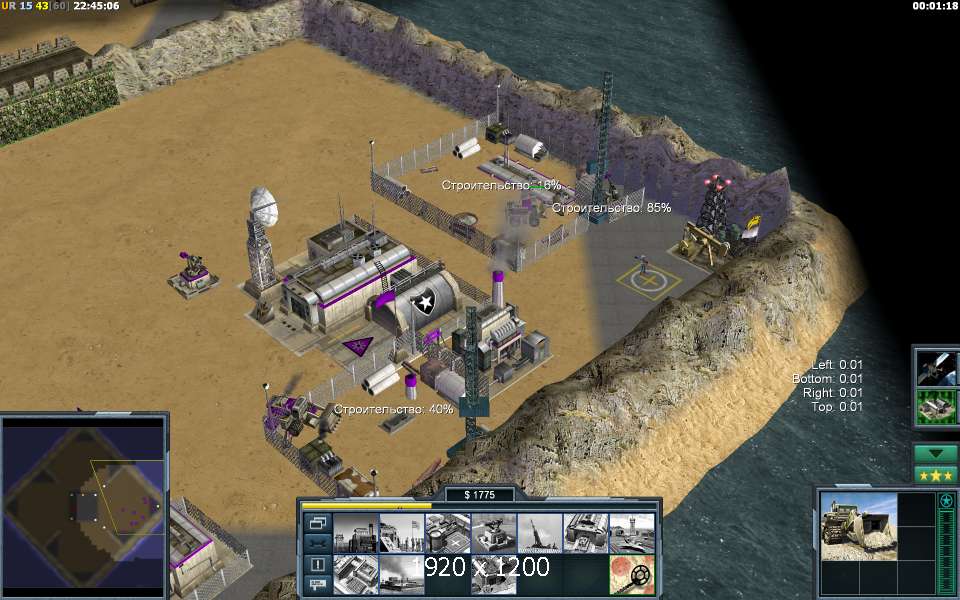Image resolution: width=960 pixels, height=600 pixels.
Task: Open the exclamation mark alert button
Action: [x=318, y=564]
